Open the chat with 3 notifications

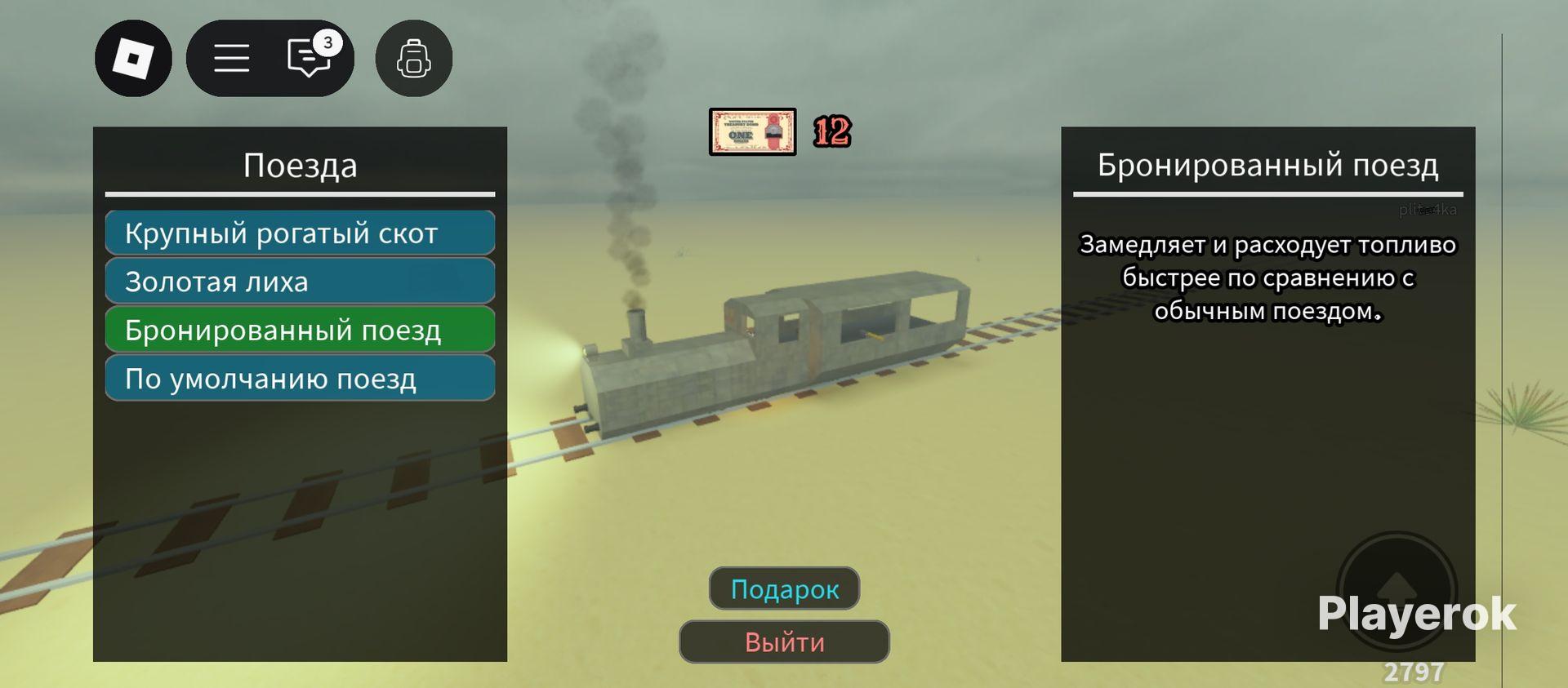click(309, 59)
